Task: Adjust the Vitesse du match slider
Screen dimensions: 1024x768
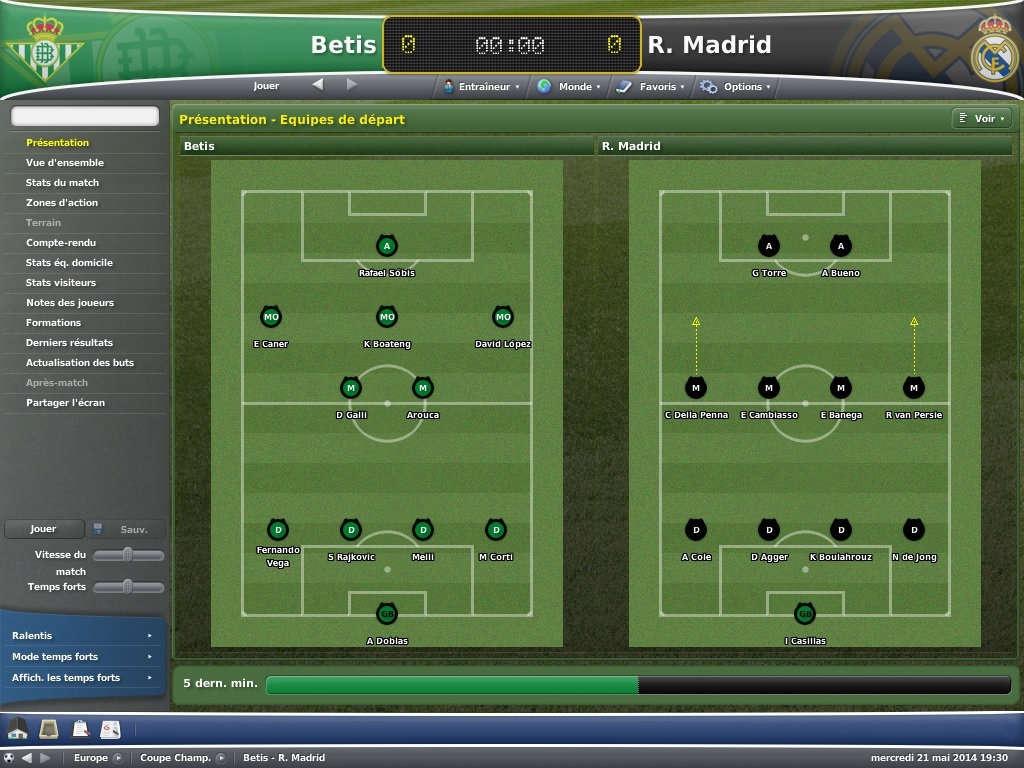Action: tap(128, 555)
